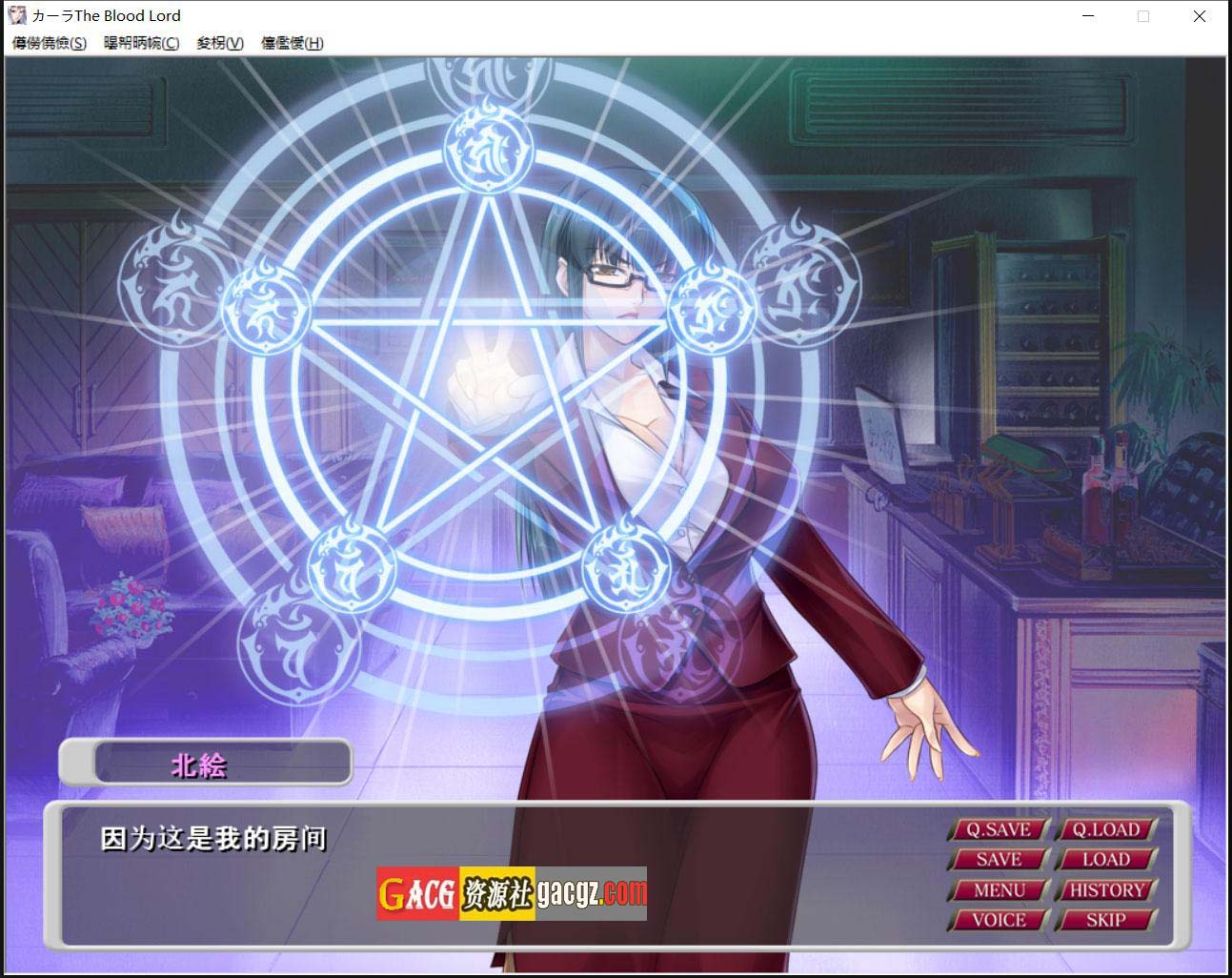Open the menu bar item marked (V)
The height and width of the screenshot is (978, 1232).
point(220,43)
